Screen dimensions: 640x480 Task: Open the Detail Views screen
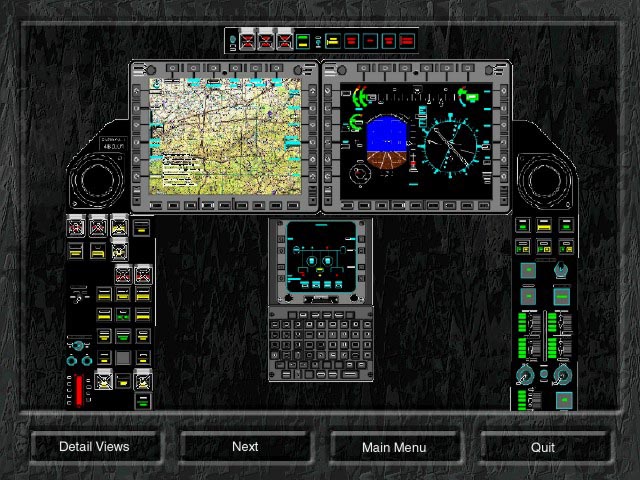(94, 447)
